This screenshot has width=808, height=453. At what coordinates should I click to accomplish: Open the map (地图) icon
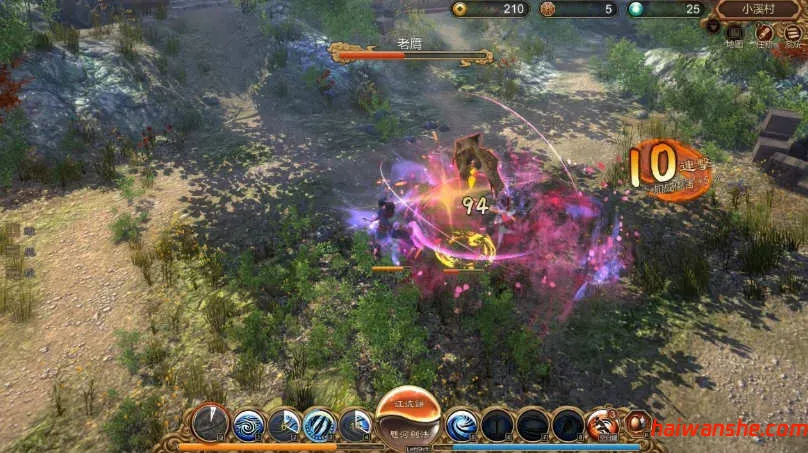coord(734,33)
